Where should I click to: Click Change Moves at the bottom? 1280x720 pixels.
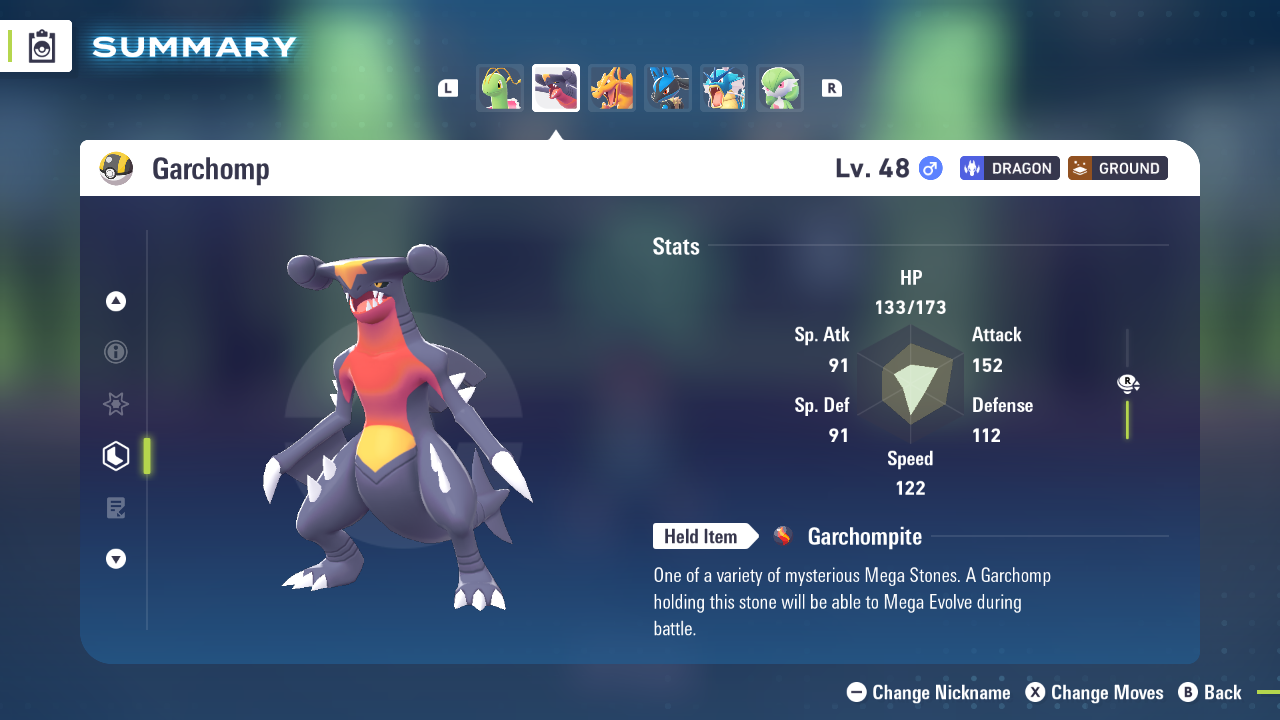pos(1094,692)
